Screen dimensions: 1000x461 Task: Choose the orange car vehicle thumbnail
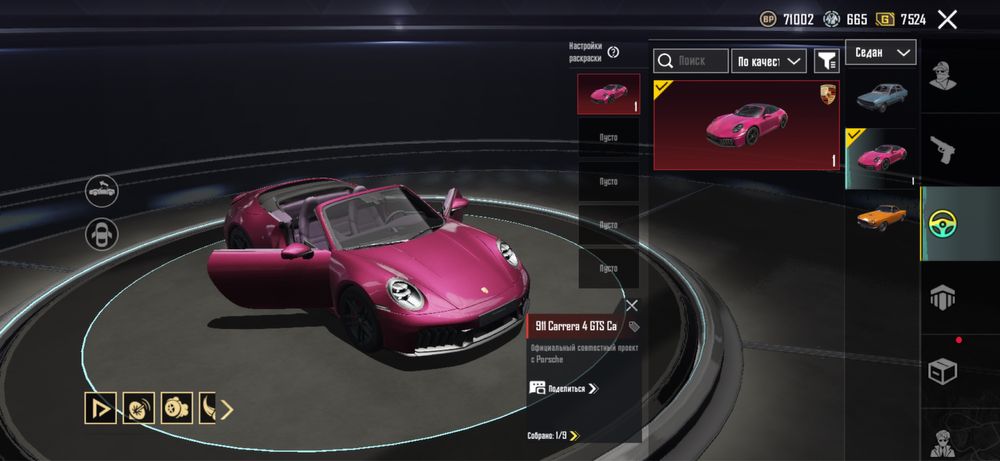881,215
